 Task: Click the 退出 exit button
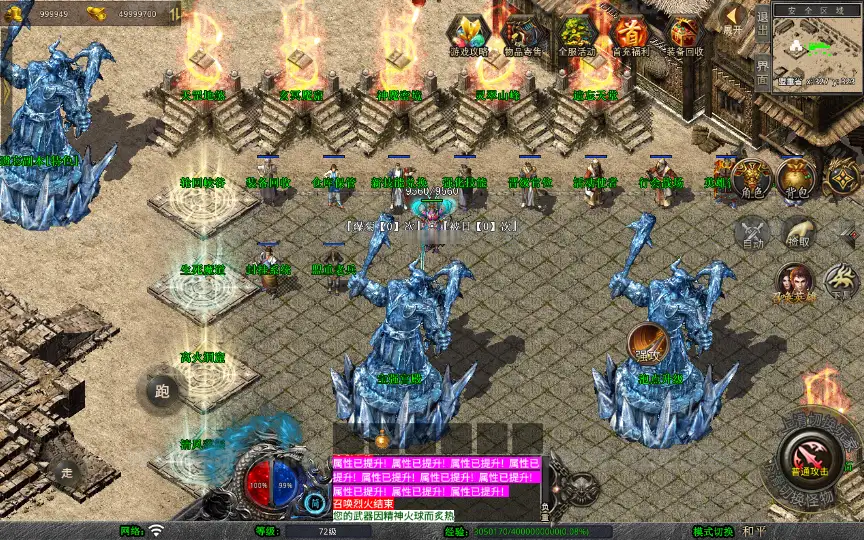click(762, 26)
